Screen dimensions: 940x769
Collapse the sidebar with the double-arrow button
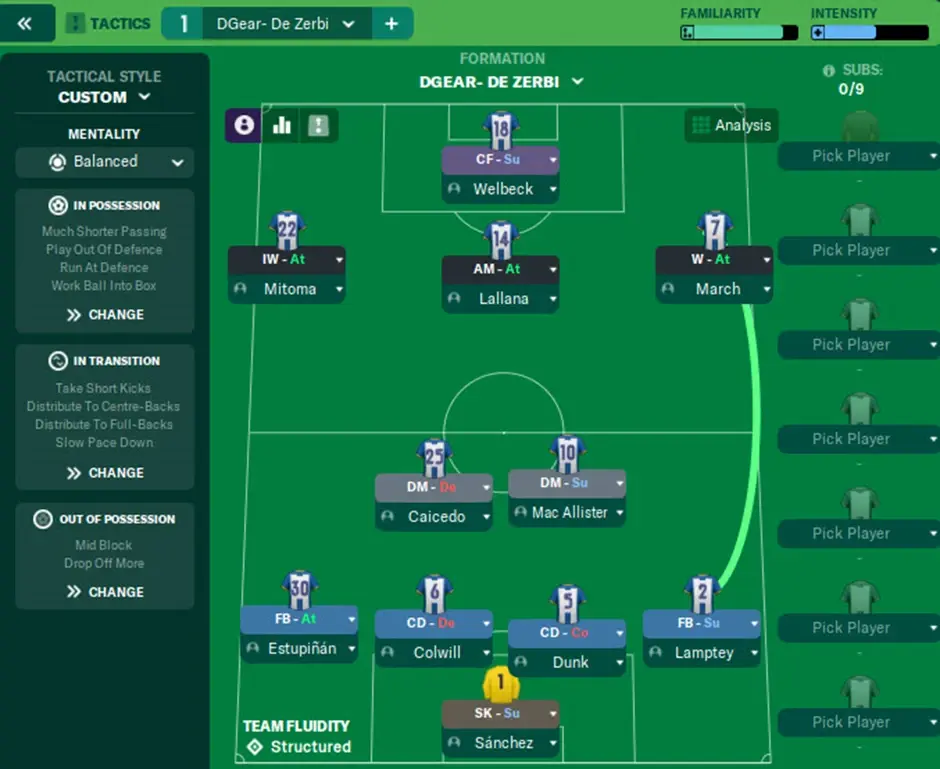[25, 23]
